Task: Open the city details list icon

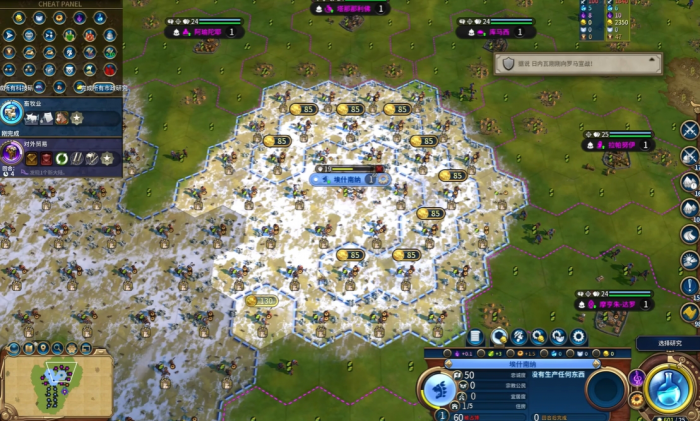Action: coord(476,337)
